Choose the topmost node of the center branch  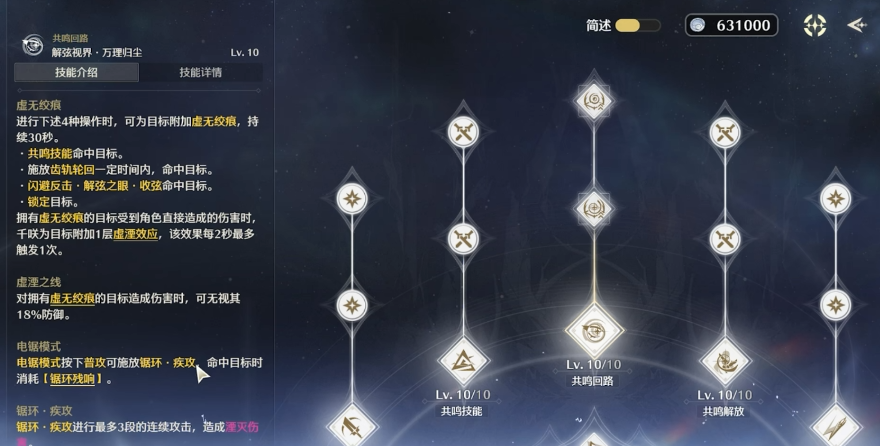tap(595, 102)
